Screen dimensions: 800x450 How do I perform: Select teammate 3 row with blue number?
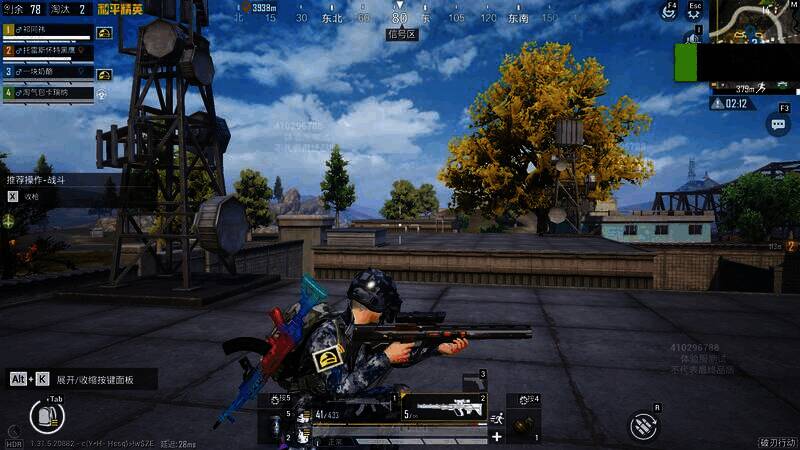pos(45,72)
